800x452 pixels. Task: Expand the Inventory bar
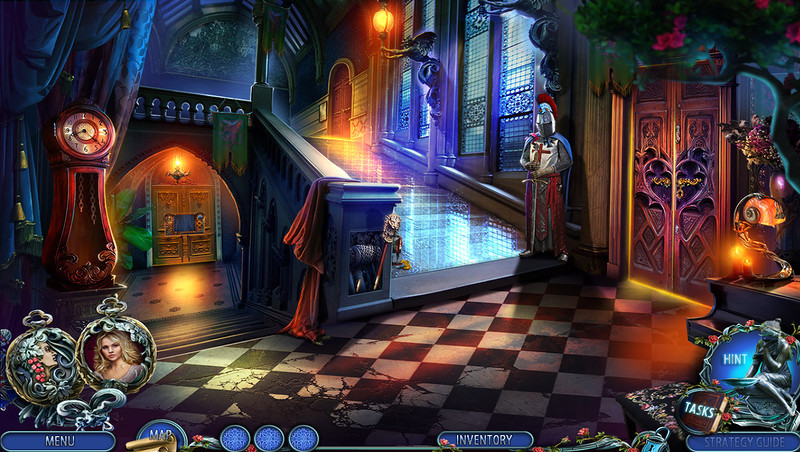point(484,440)
